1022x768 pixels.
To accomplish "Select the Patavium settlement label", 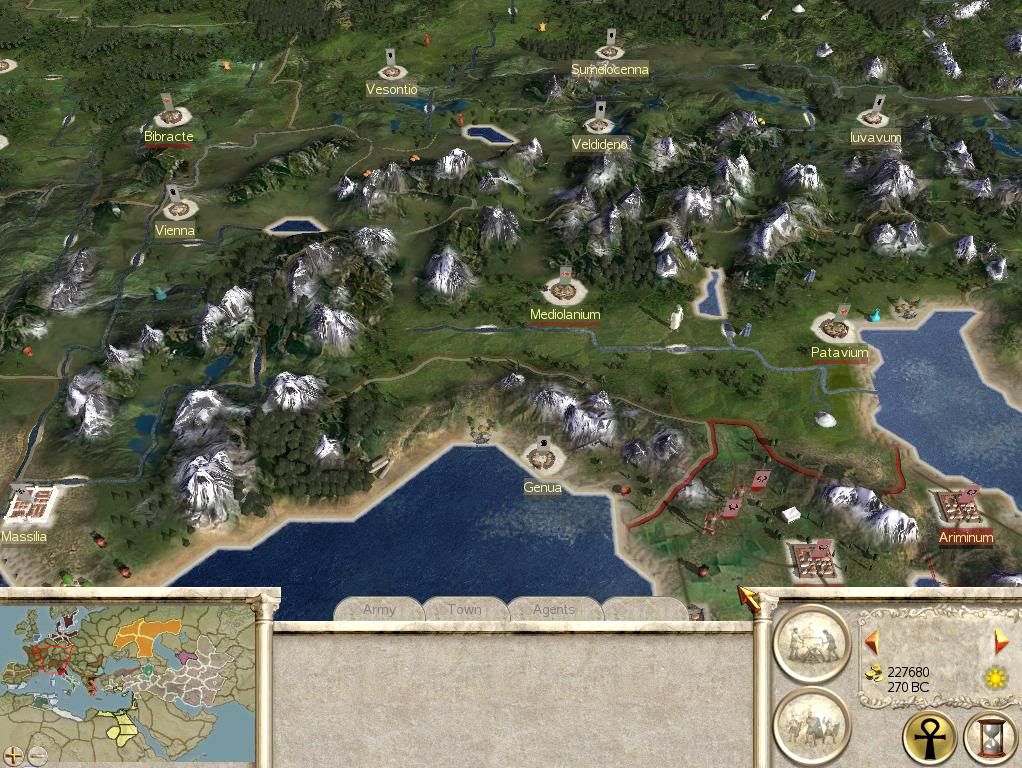I will click(x=839, y=353).
